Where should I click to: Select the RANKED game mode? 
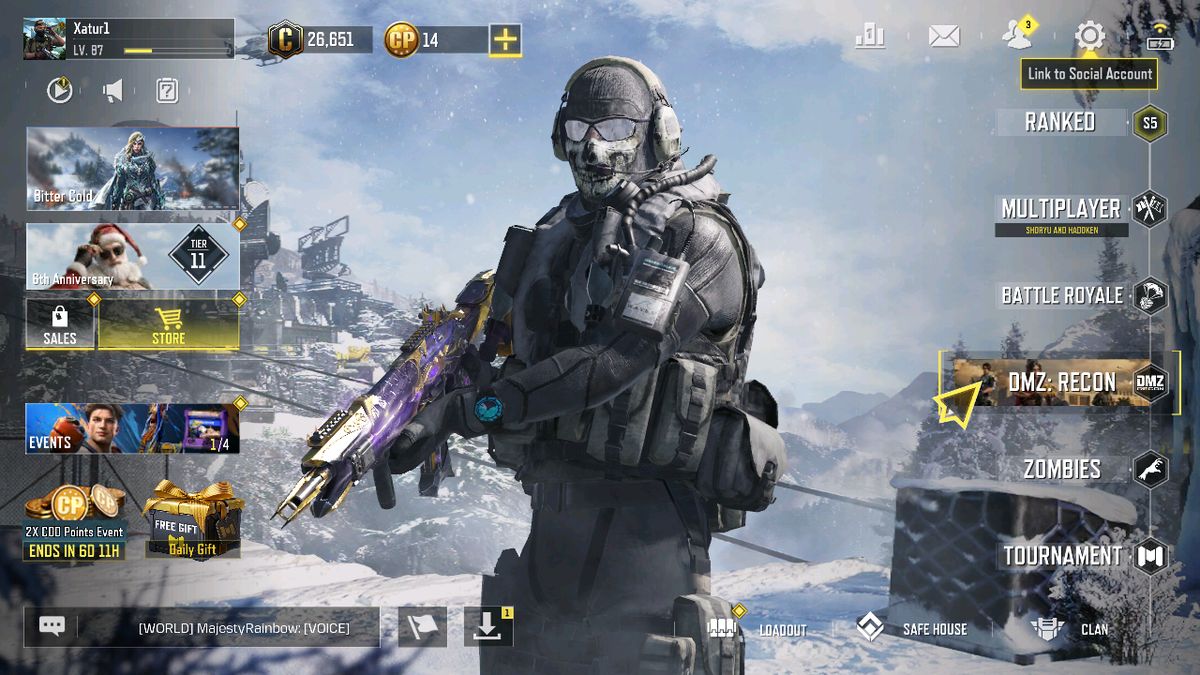pyautogui.click(x=1061, y=122)
